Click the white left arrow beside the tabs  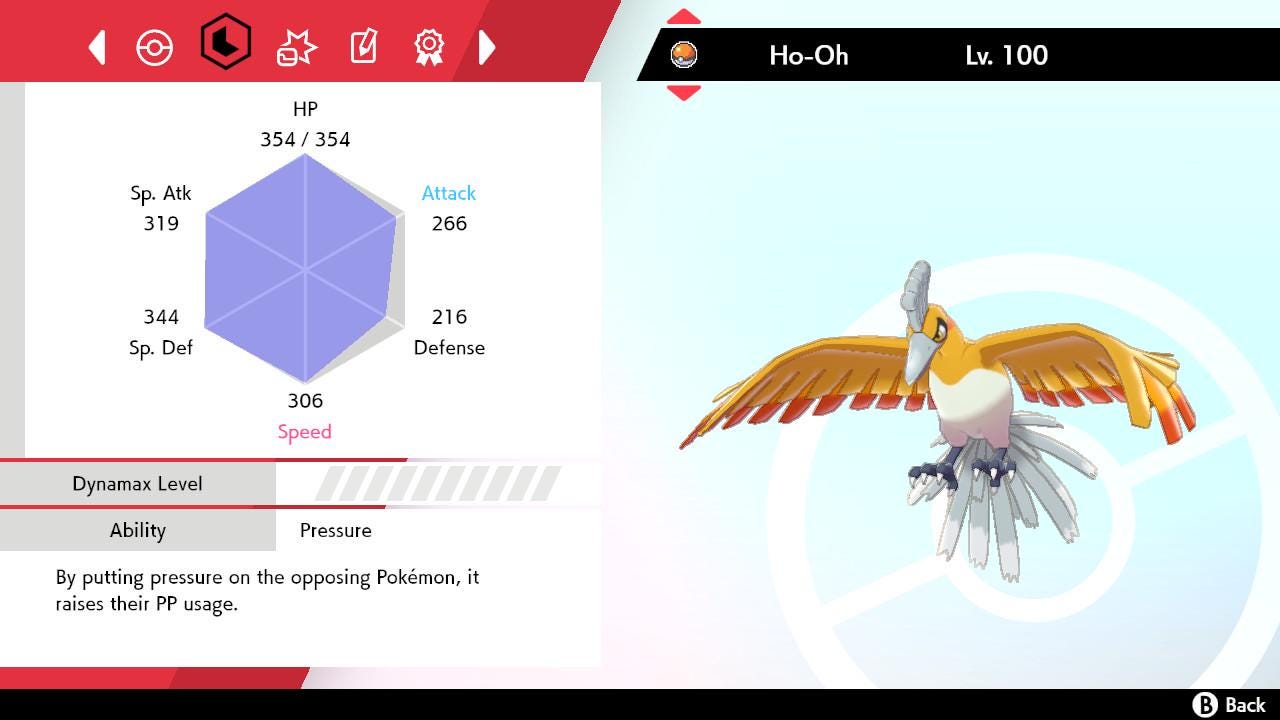pyautogui.click(x=97, y=47)
